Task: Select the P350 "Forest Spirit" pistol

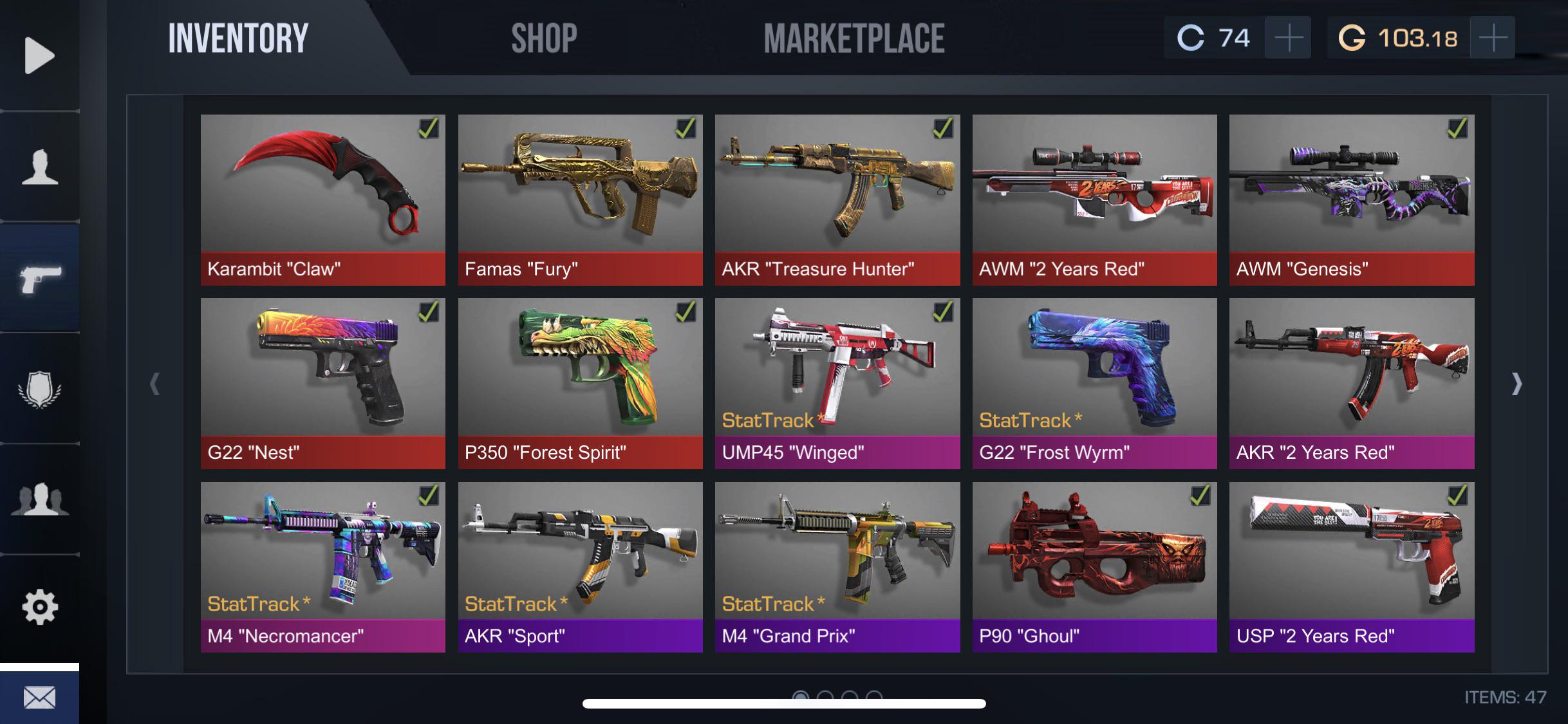Action: 580,383
